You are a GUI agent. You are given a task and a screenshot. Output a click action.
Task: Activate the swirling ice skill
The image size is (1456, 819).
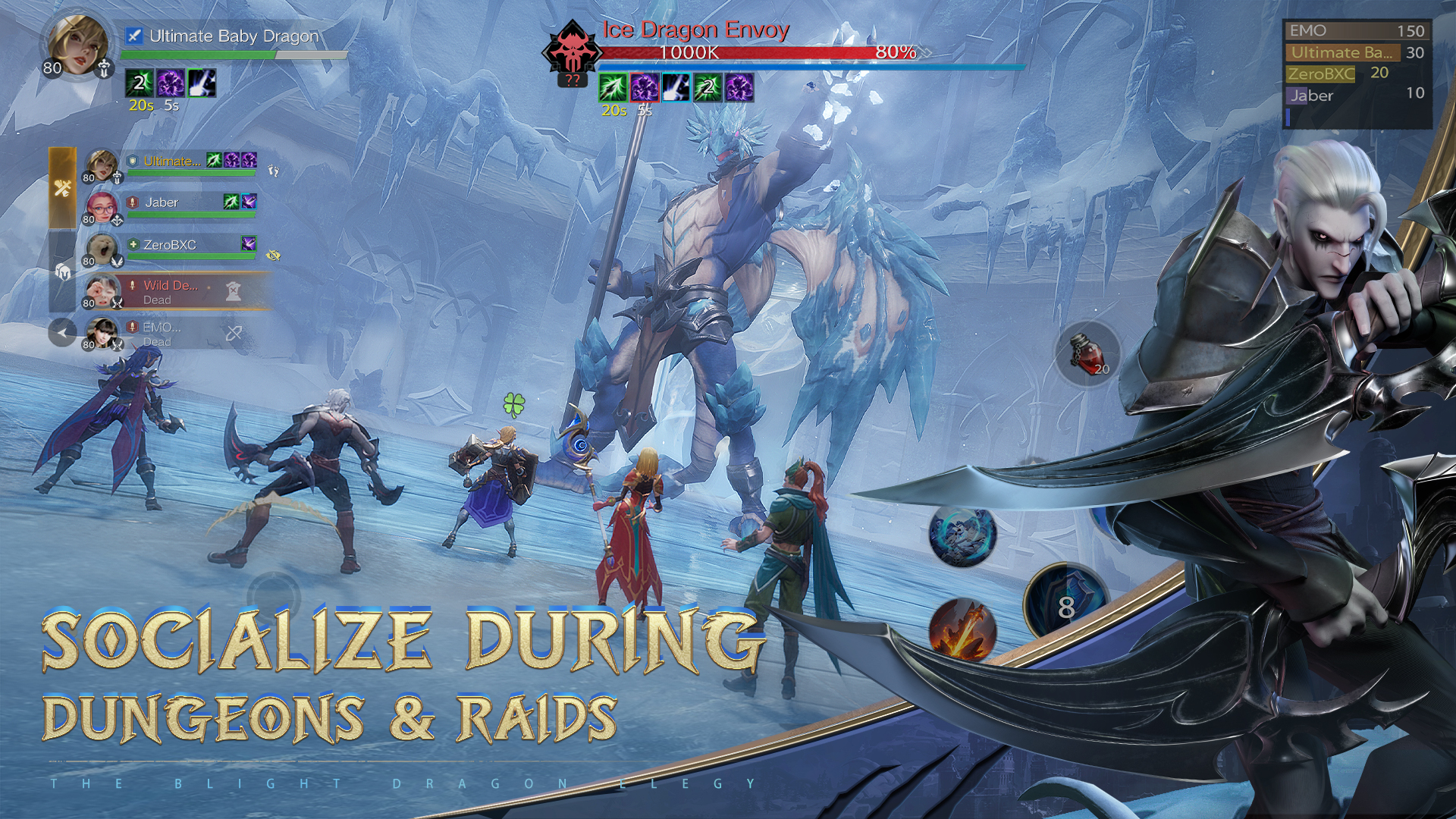click(x=962, y=535)
